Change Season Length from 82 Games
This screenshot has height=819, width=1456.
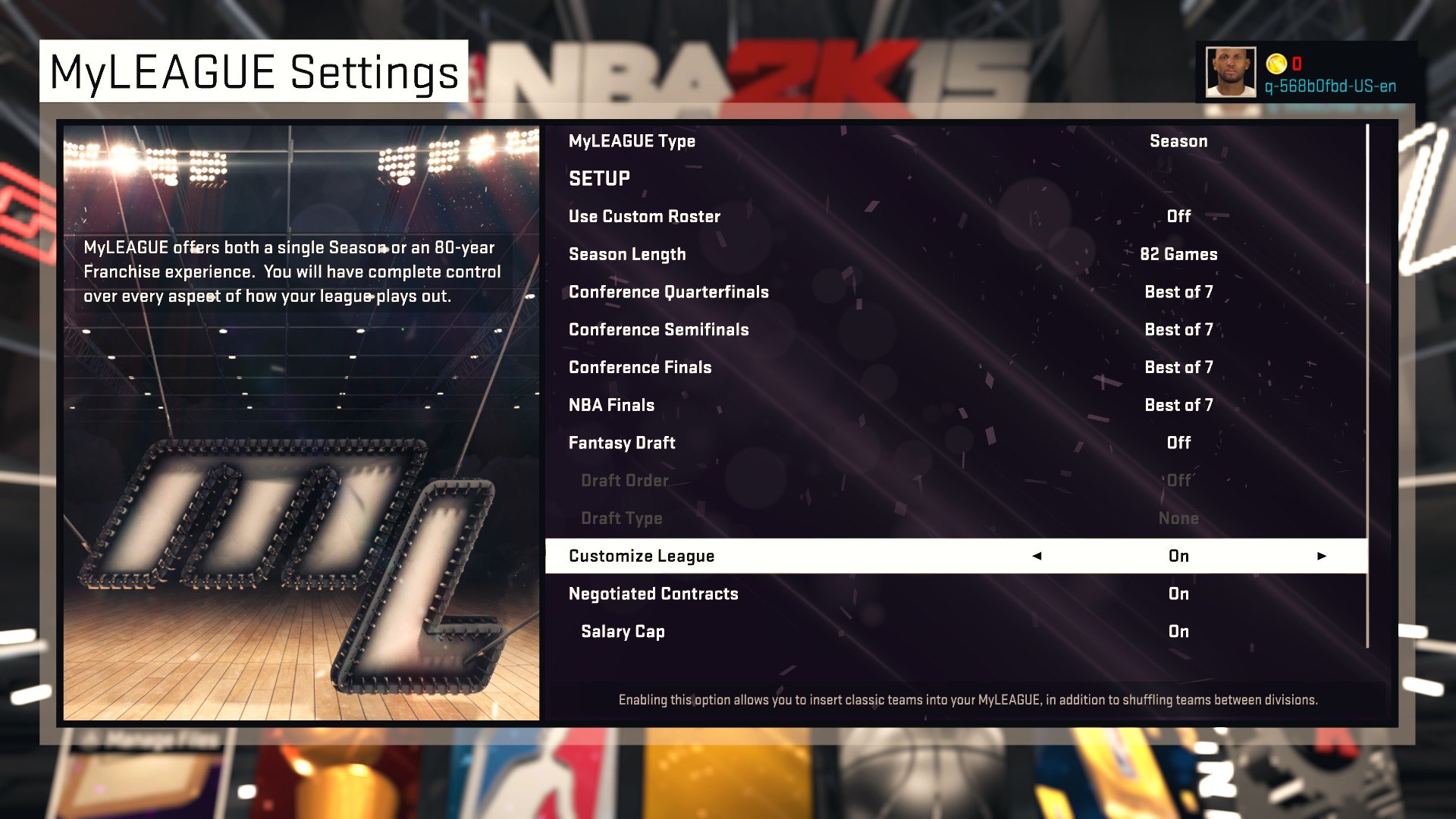point(1179,254)
